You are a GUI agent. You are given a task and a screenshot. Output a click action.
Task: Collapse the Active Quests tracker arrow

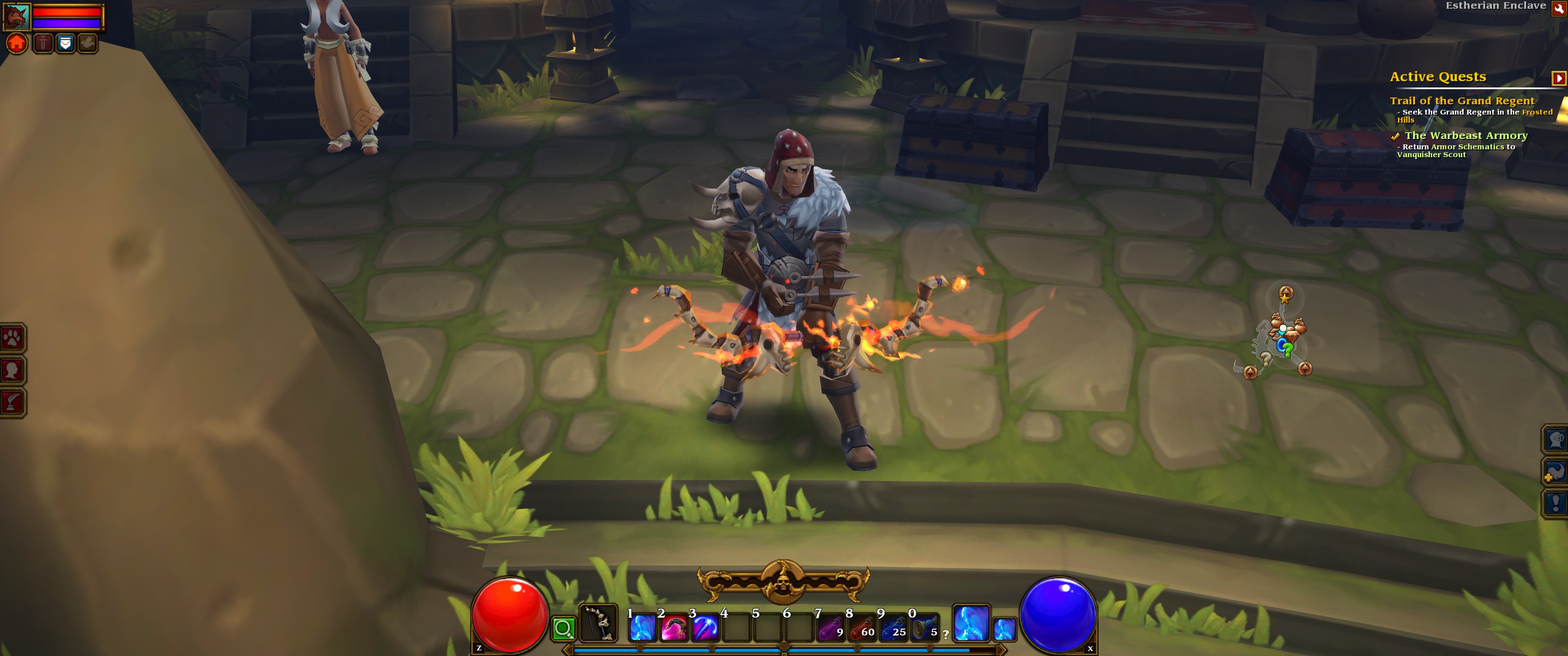pyautogui.click(x=1558, y=78)
